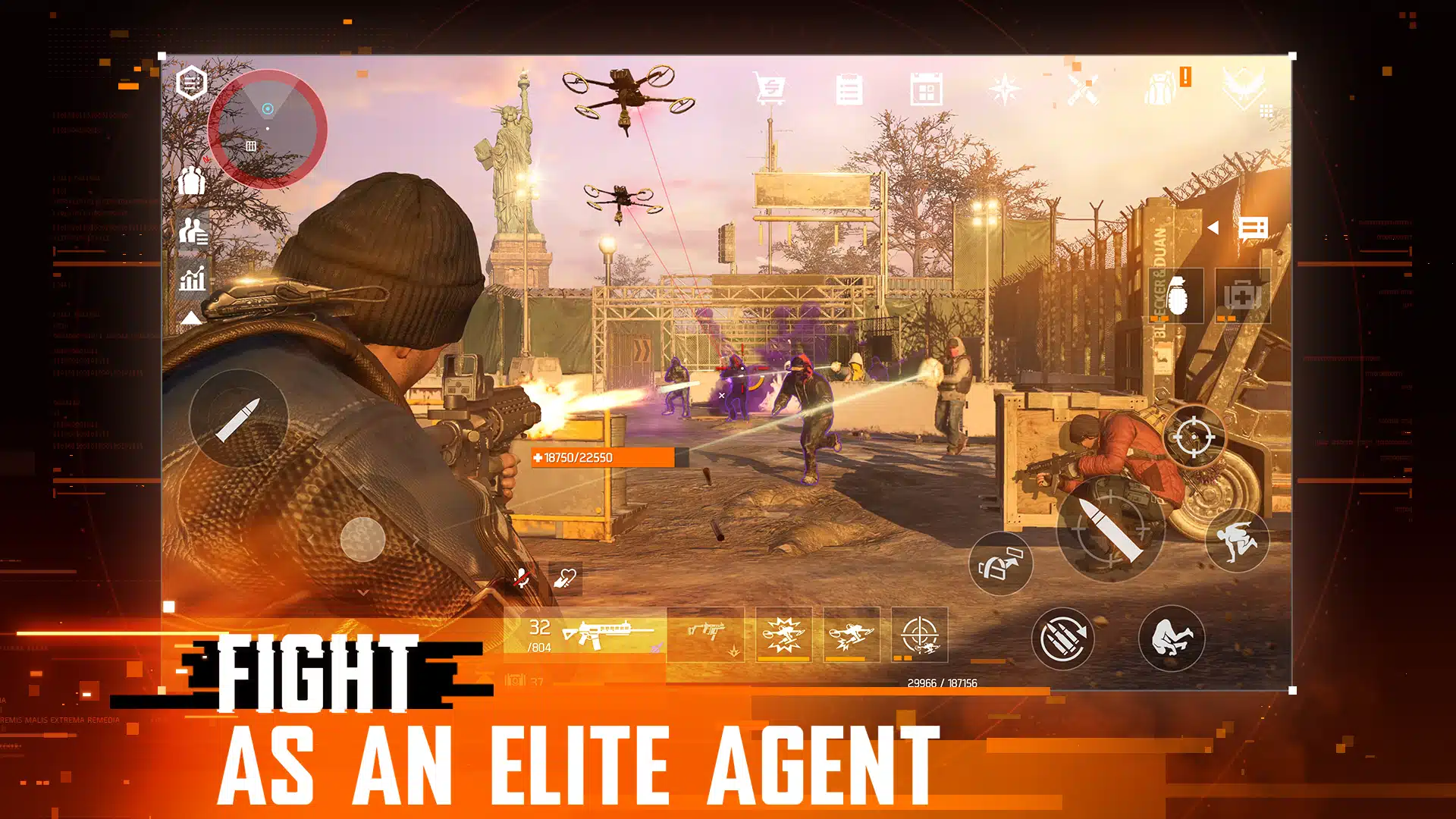Open the hexagon main menu icon

tap(191, 83)
